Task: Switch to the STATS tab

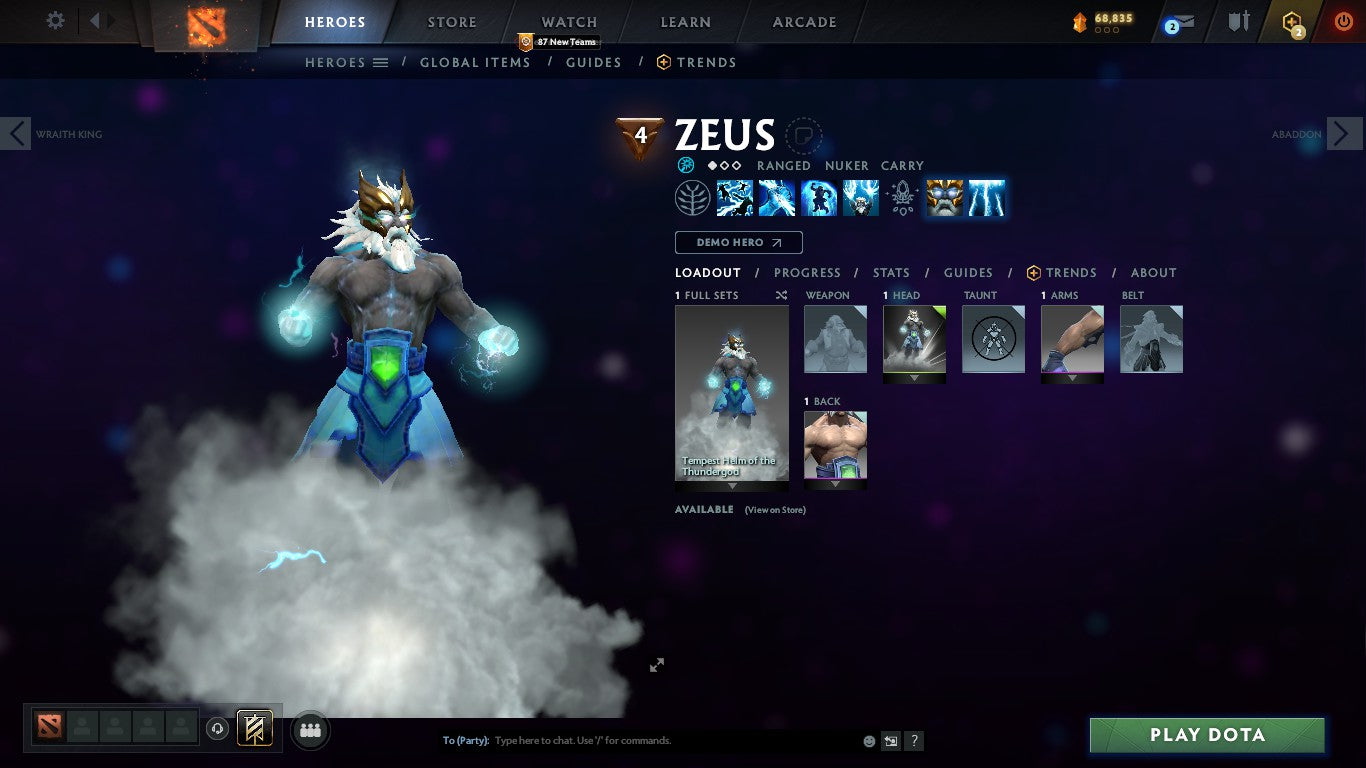Action: [890, 272]
